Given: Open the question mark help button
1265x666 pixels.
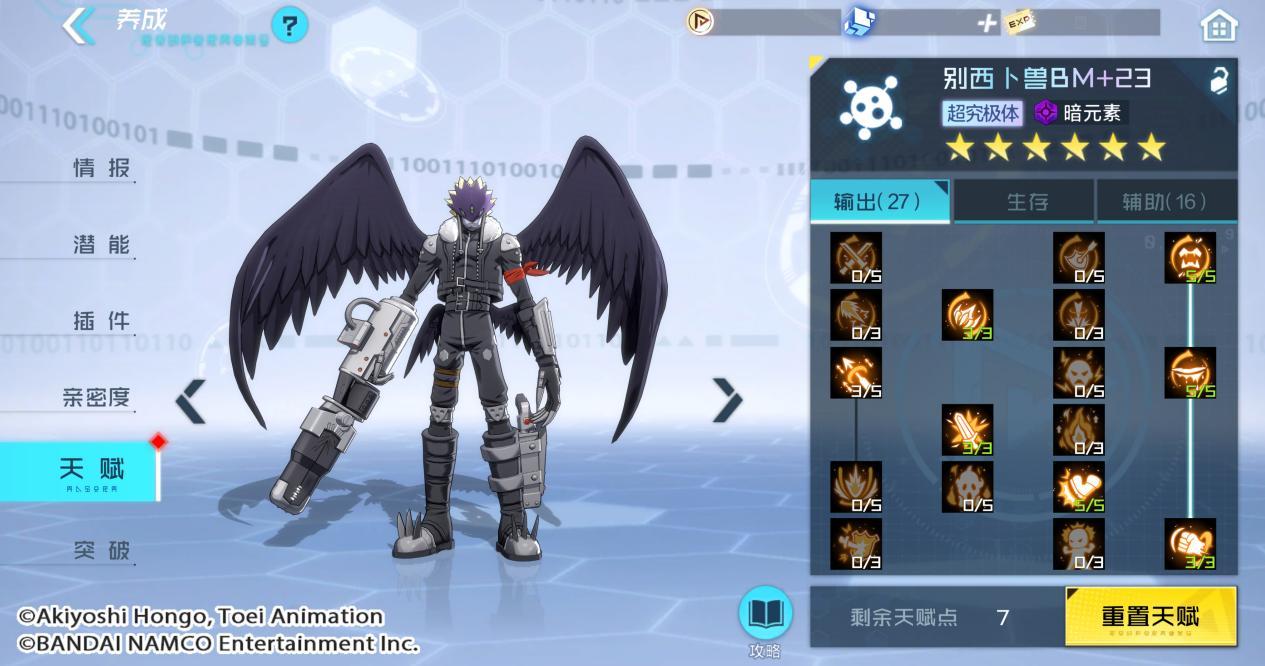Looking at the screenshot, I should point(289,25).
